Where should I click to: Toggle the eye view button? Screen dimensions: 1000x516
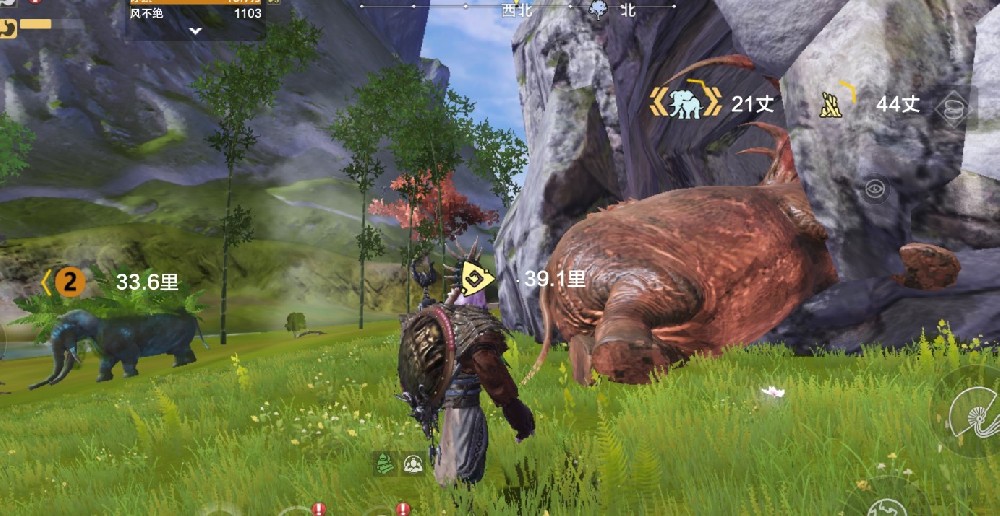click(x=875, y=187)
